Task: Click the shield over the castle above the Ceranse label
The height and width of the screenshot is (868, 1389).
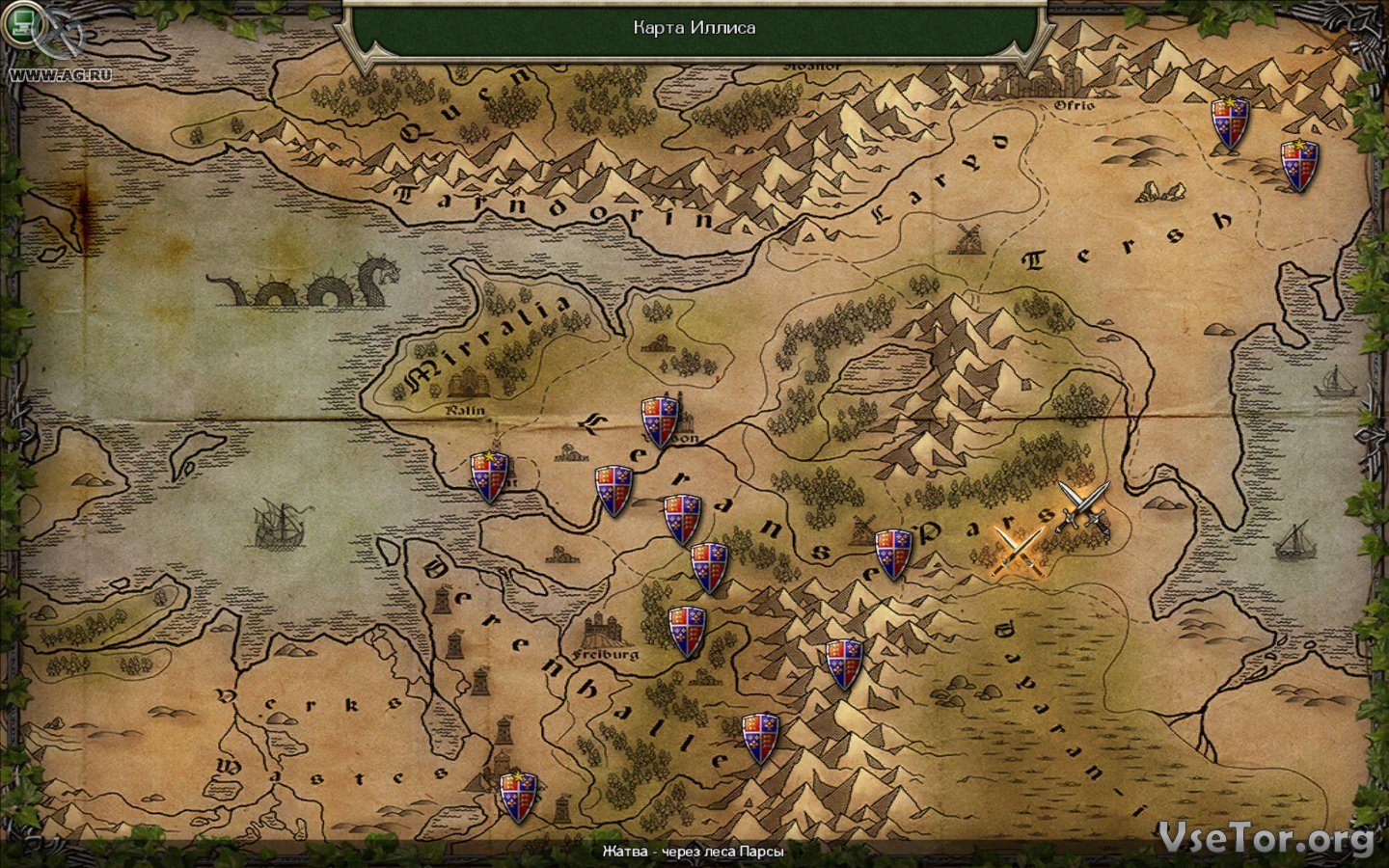Action: pos(661,421)
